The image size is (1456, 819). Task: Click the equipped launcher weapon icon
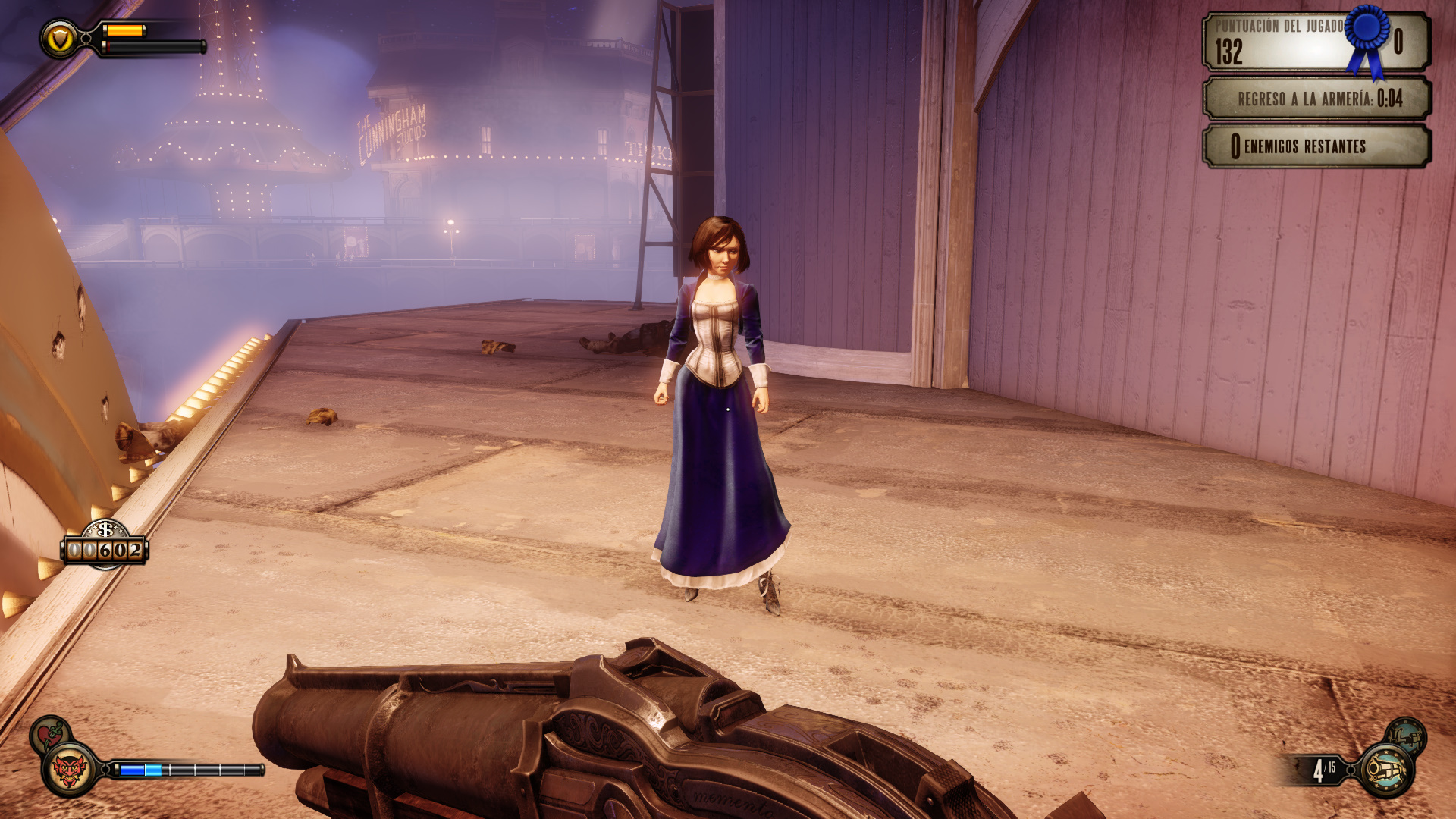[1386, 770]
